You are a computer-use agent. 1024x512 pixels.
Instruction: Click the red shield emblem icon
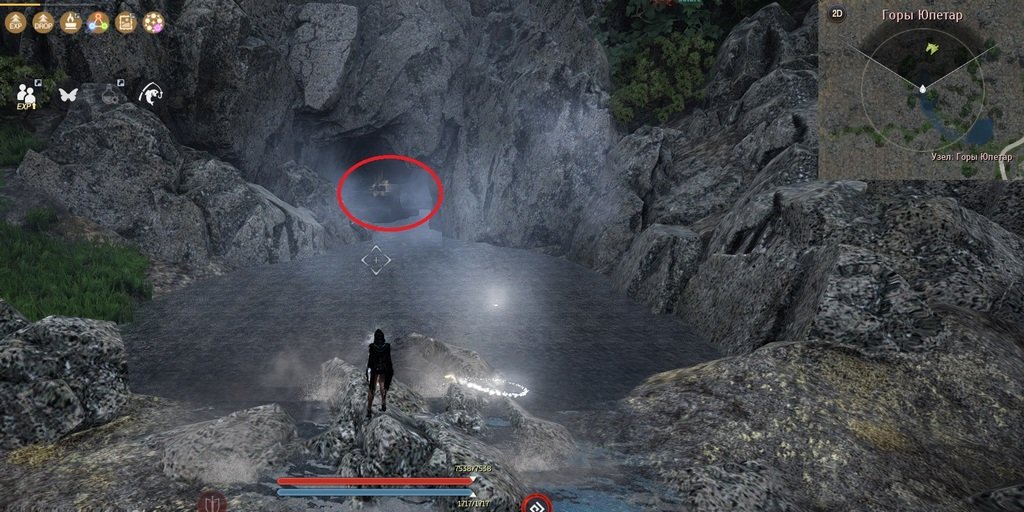pyautogui.click(x=212, y=501)
